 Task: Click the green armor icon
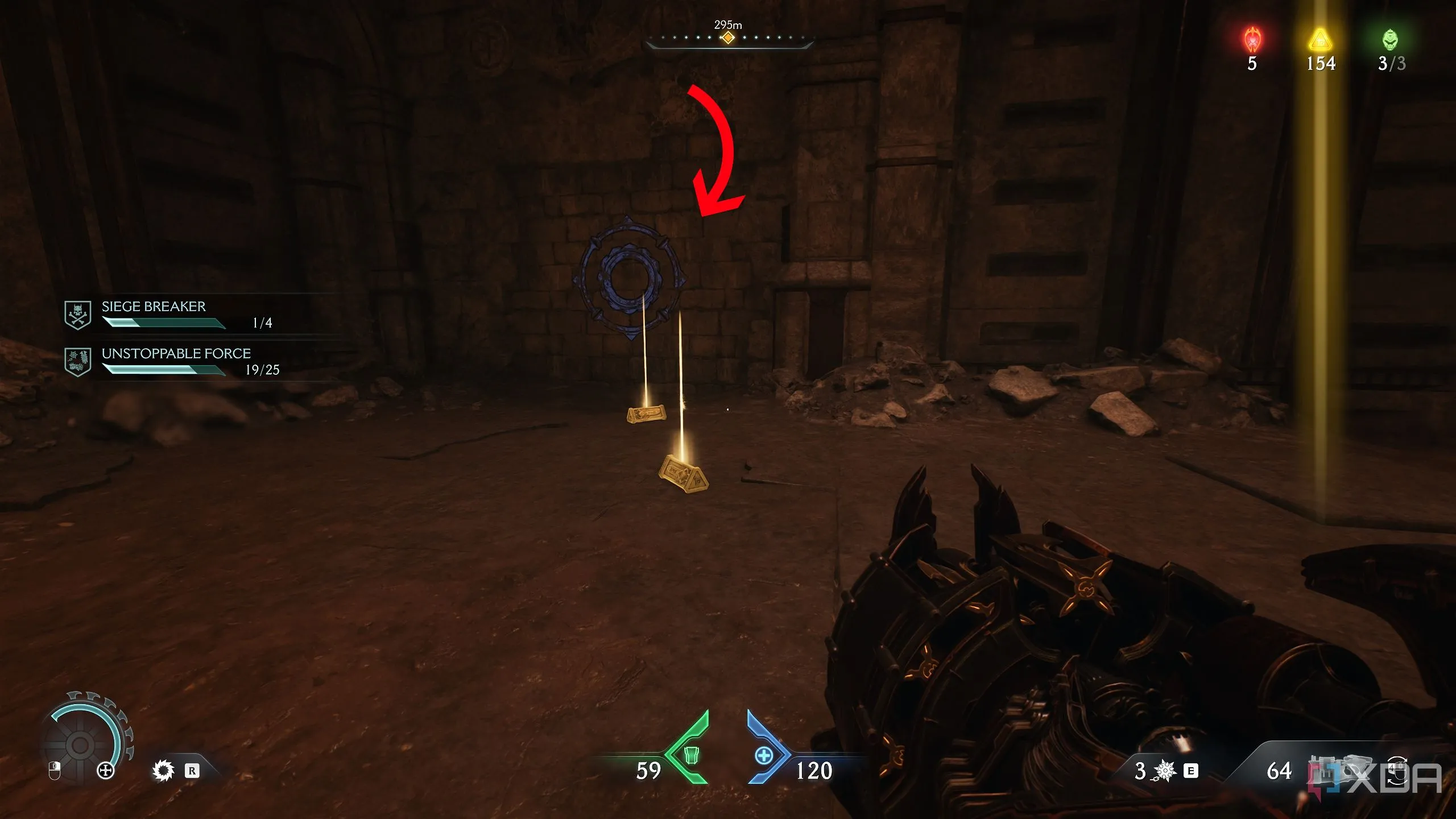(x=690, y=755)
